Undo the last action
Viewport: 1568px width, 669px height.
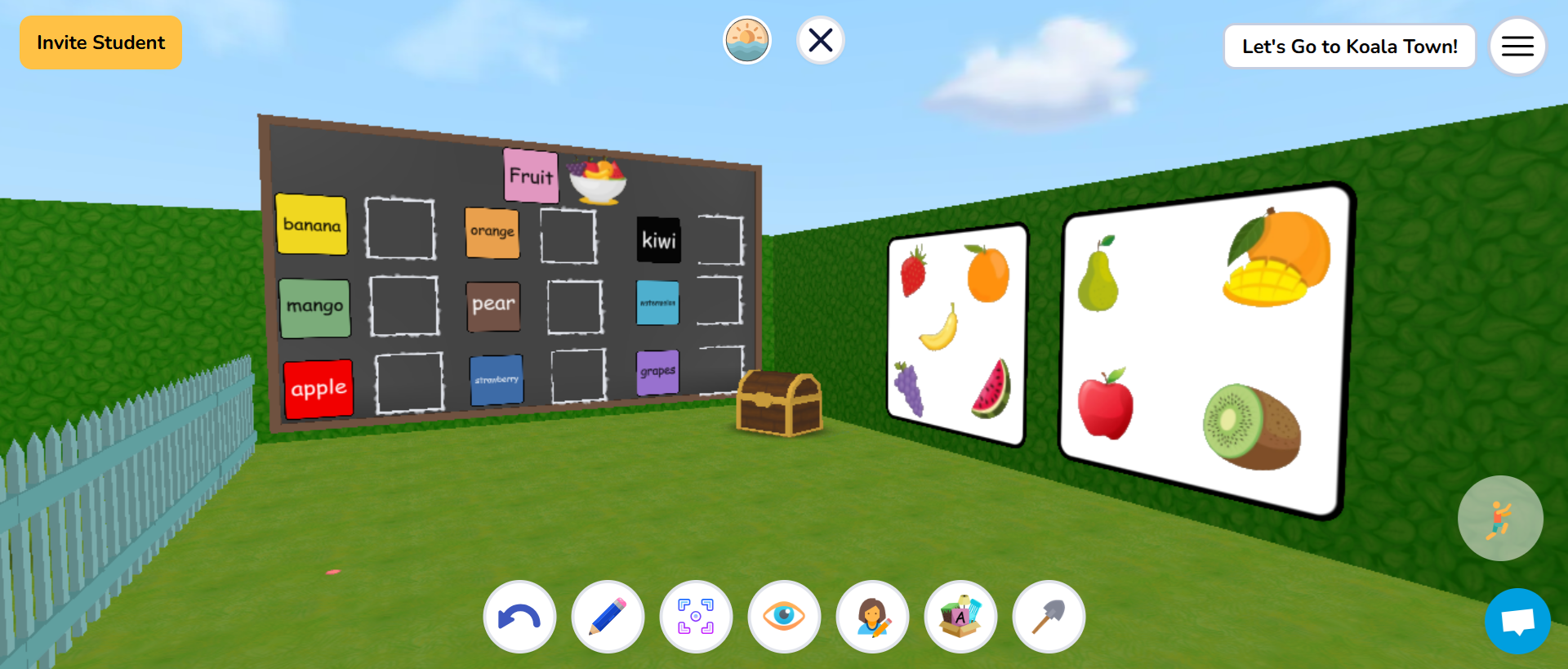click(x=519, y=617)
